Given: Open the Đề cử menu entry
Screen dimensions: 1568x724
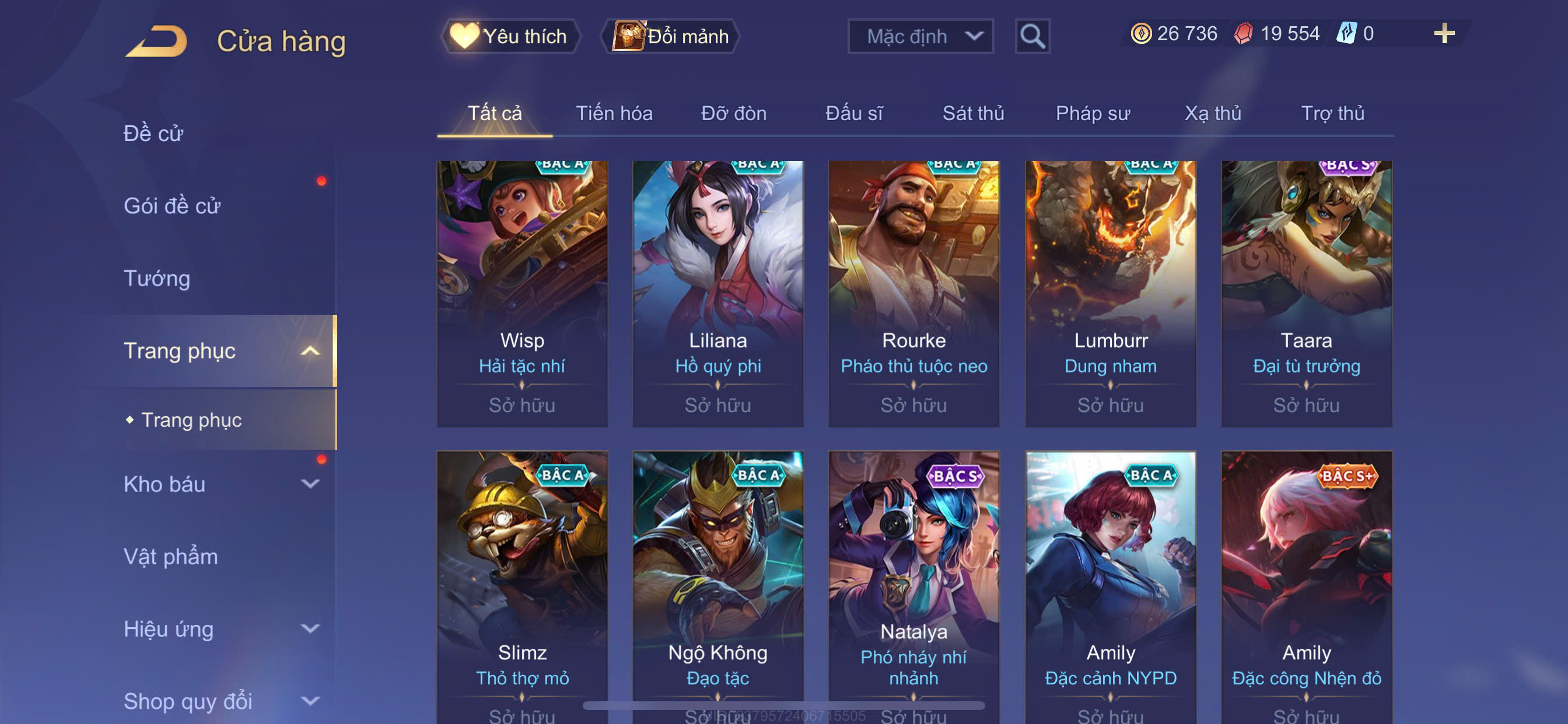Looking at the screenshot, I should pyautogui.click(x=153, y=134).
